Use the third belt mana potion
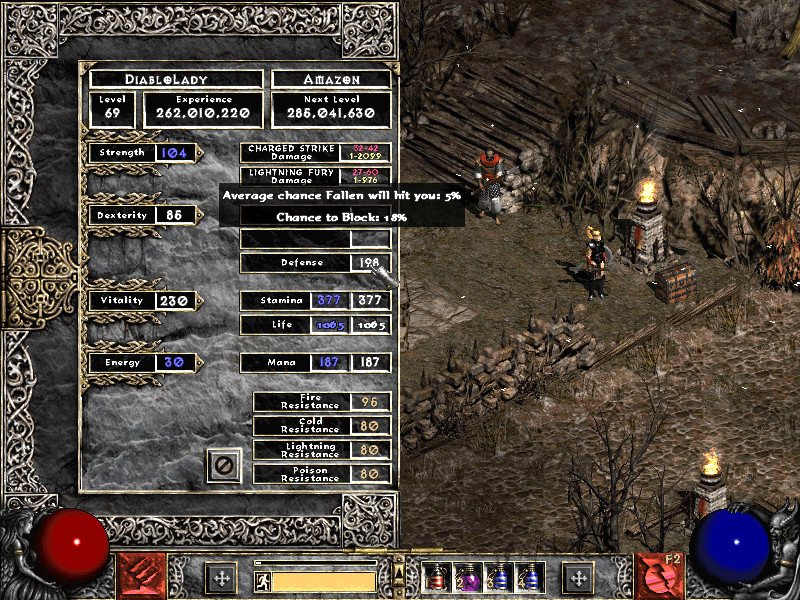 point(497,577)
